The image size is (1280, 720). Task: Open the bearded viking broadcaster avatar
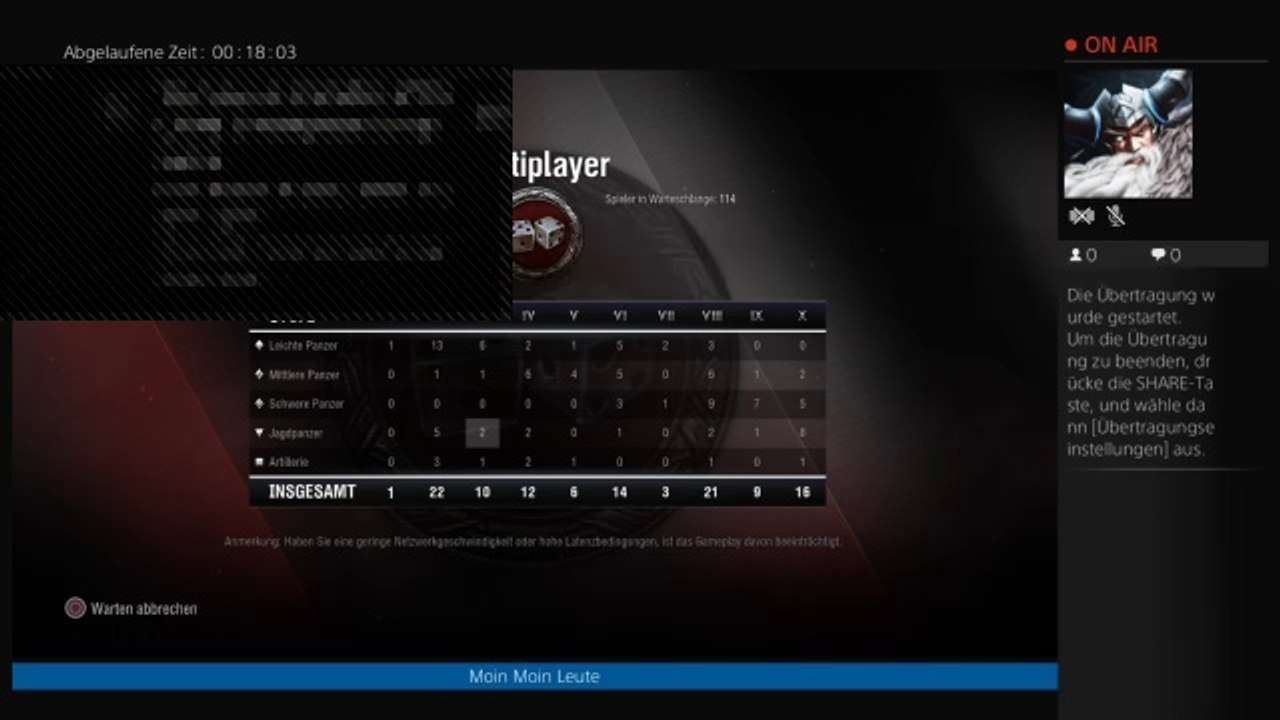point(1127,134)
